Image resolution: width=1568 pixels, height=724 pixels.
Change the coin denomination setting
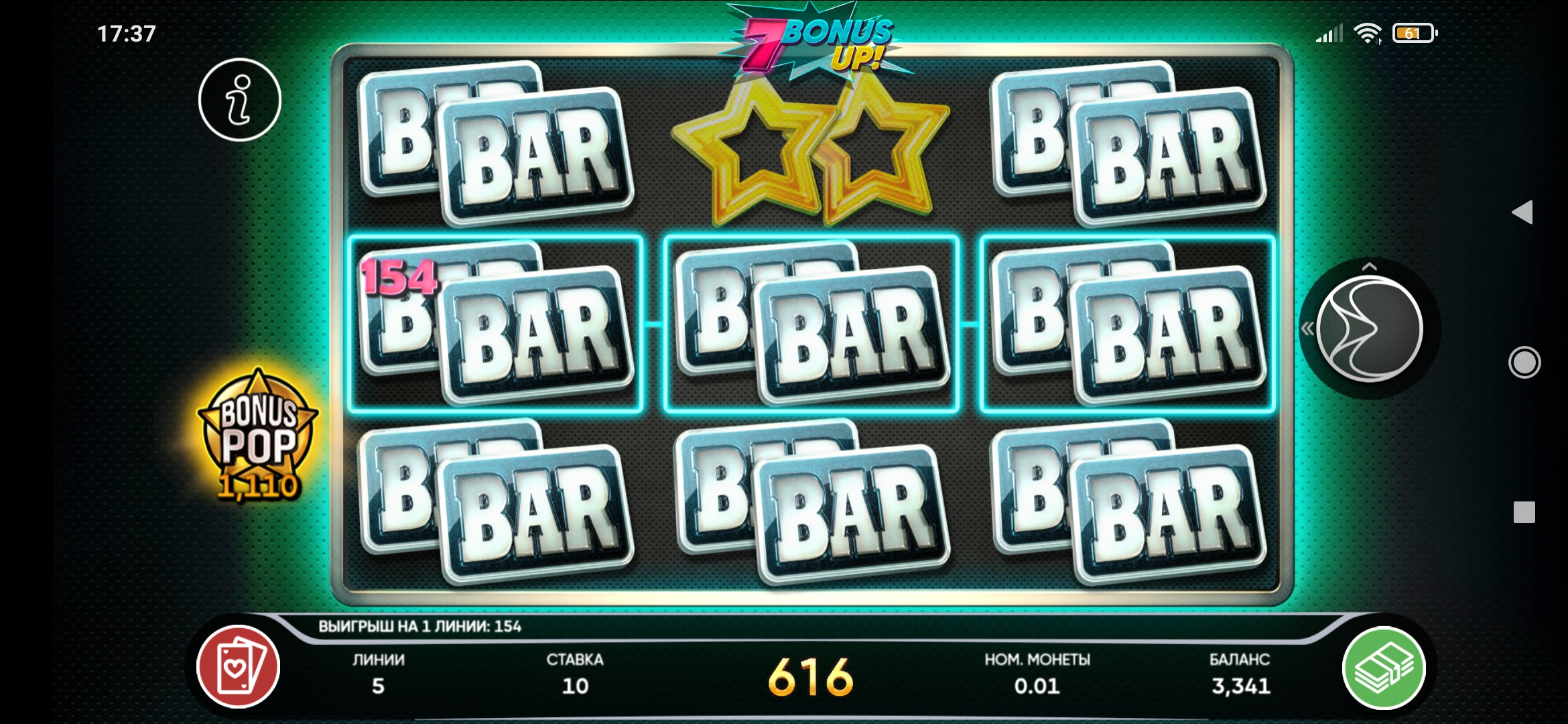pyautogui.click(x=1037, y=674)
